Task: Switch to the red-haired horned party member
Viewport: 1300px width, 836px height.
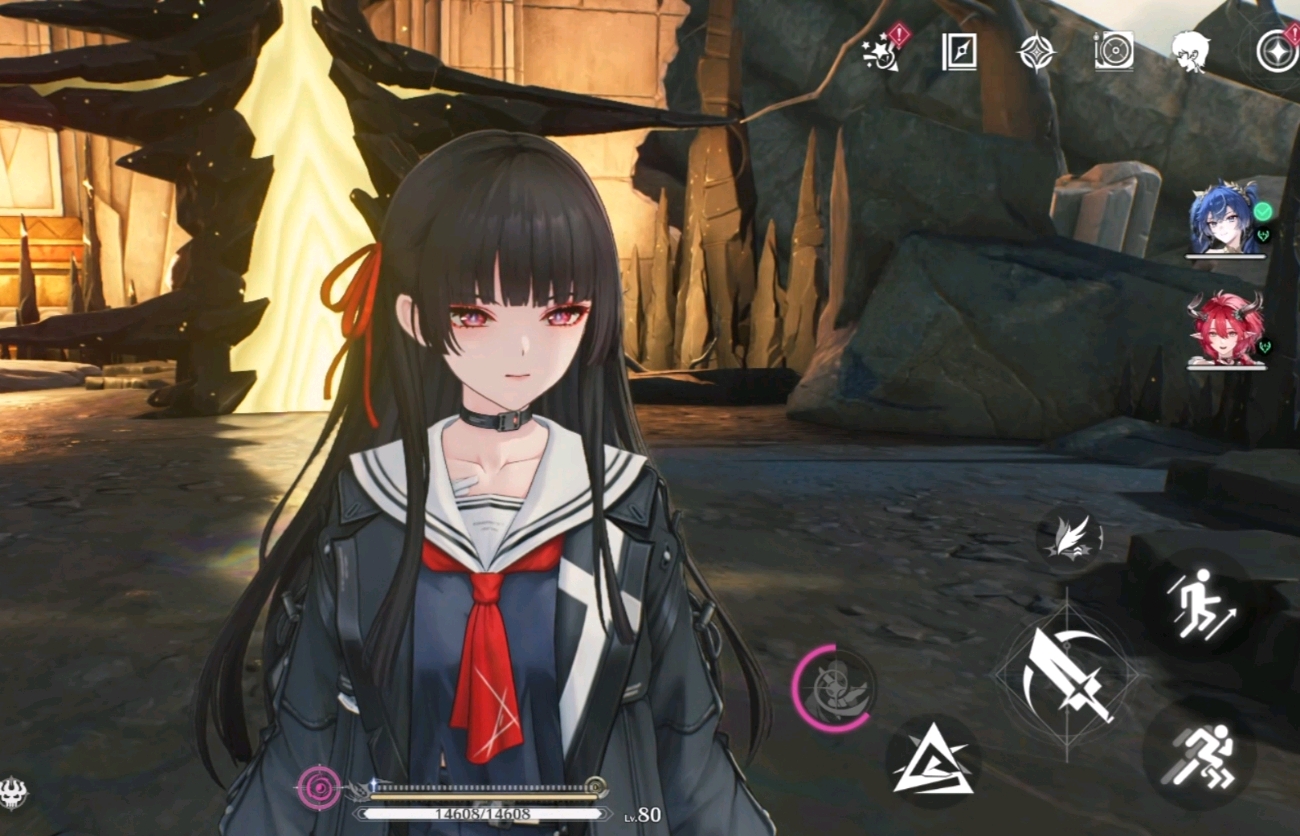Action: (1224, 328)
